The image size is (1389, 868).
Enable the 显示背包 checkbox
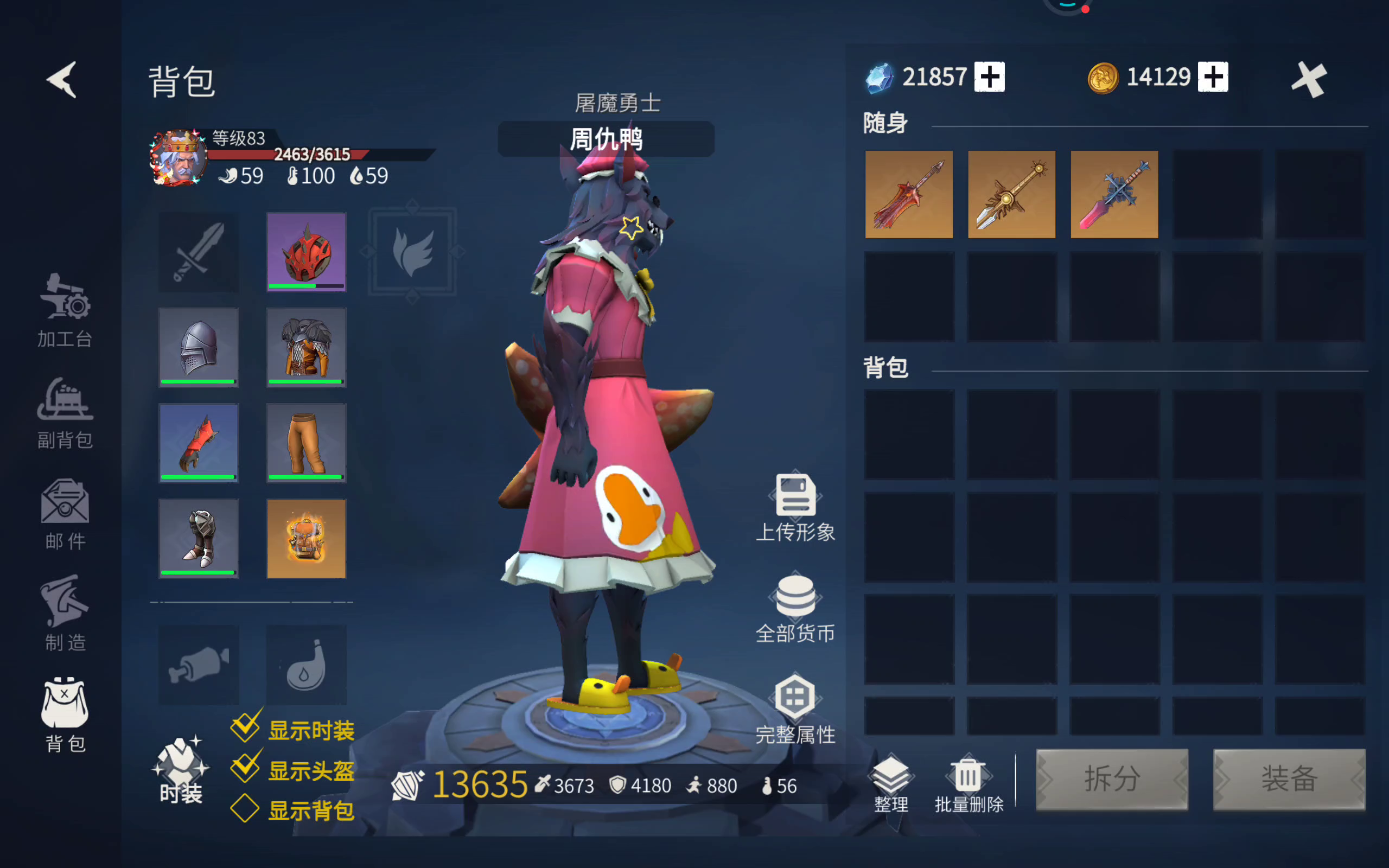click(246, 809)
